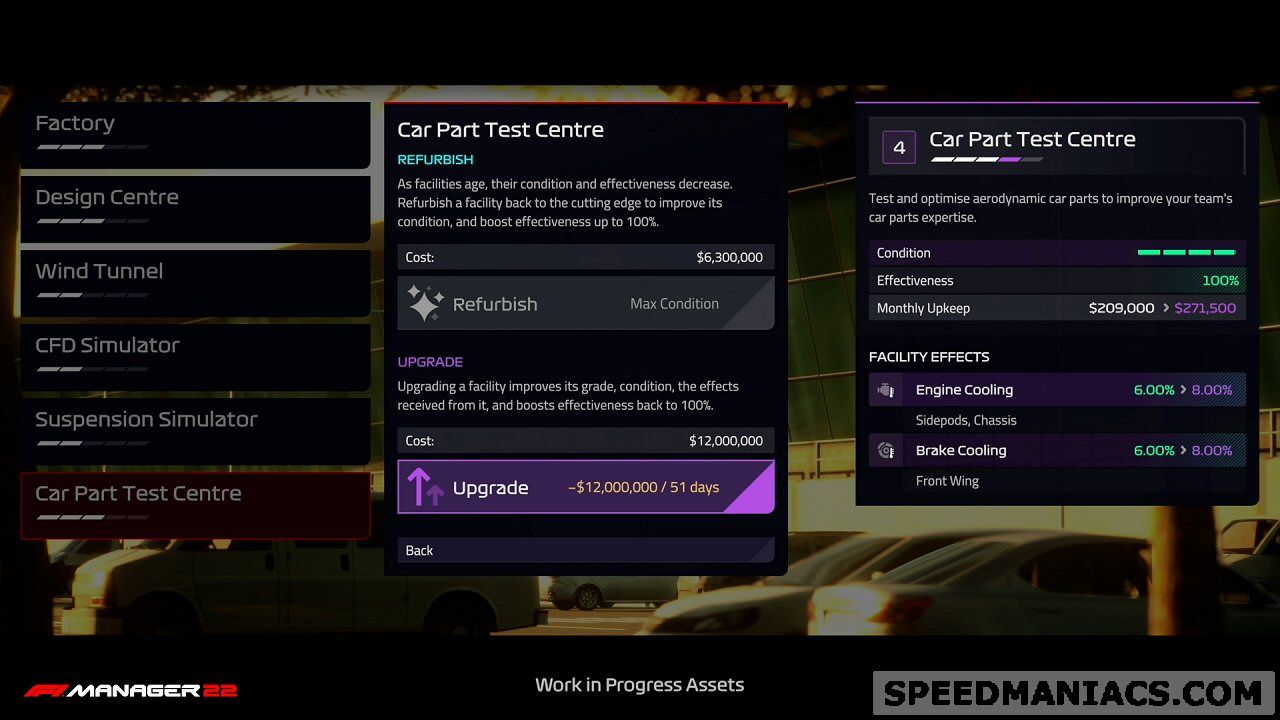Upgrade the facility for $12,000,000
1280x720 pixels.
coord(585,487)
